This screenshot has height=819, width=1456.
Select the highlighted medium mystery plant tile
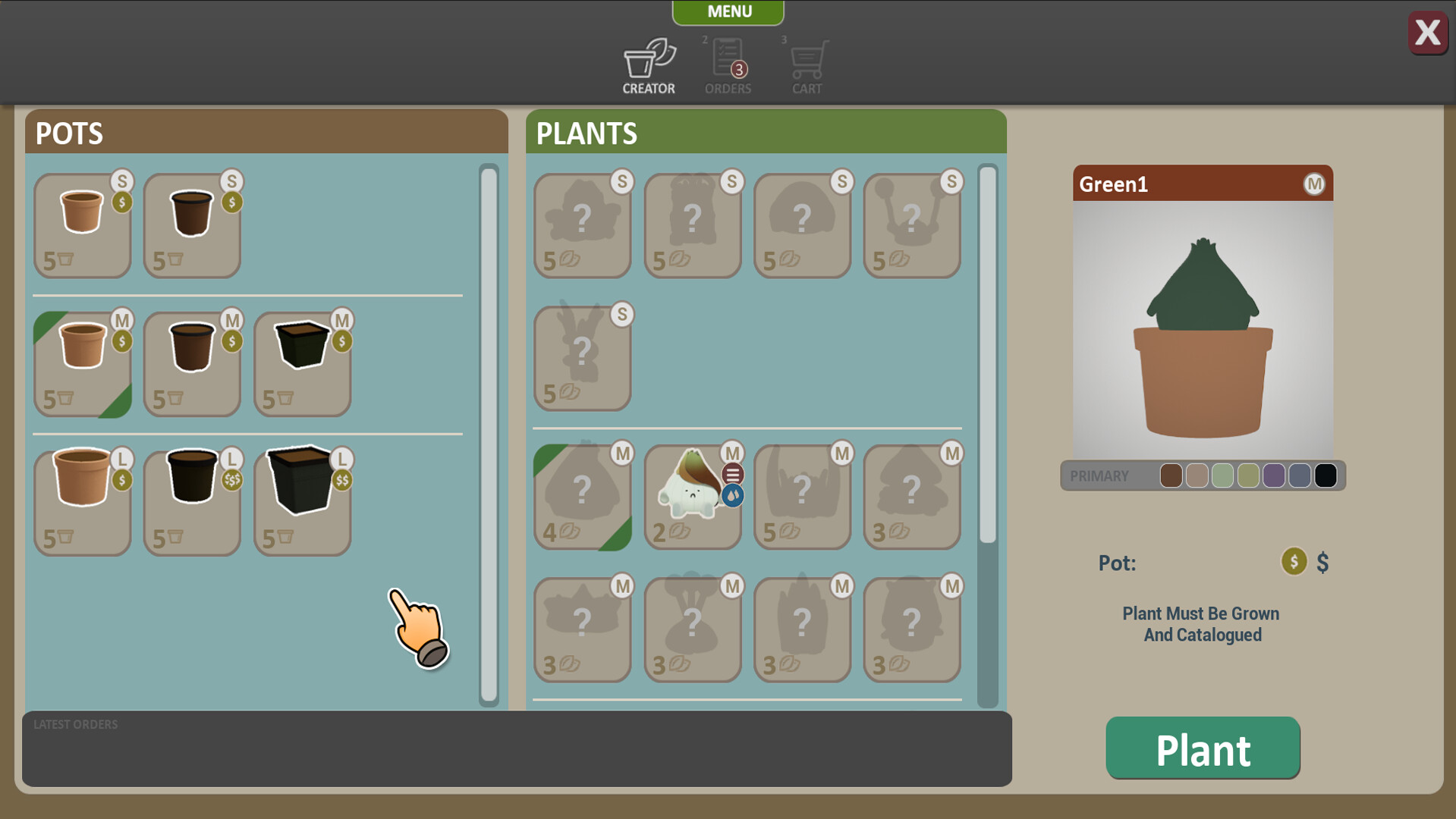pyautogui.click(x=582, y=497)
